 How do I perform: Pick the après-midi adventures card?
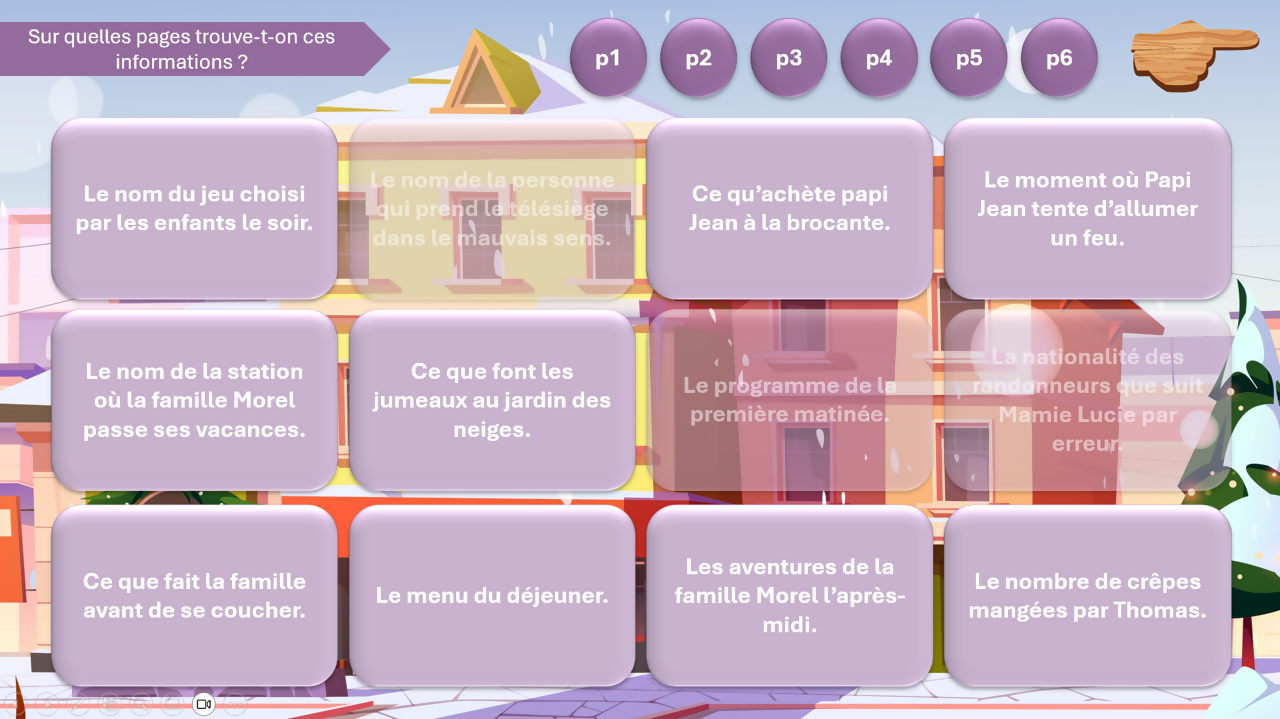789,595
